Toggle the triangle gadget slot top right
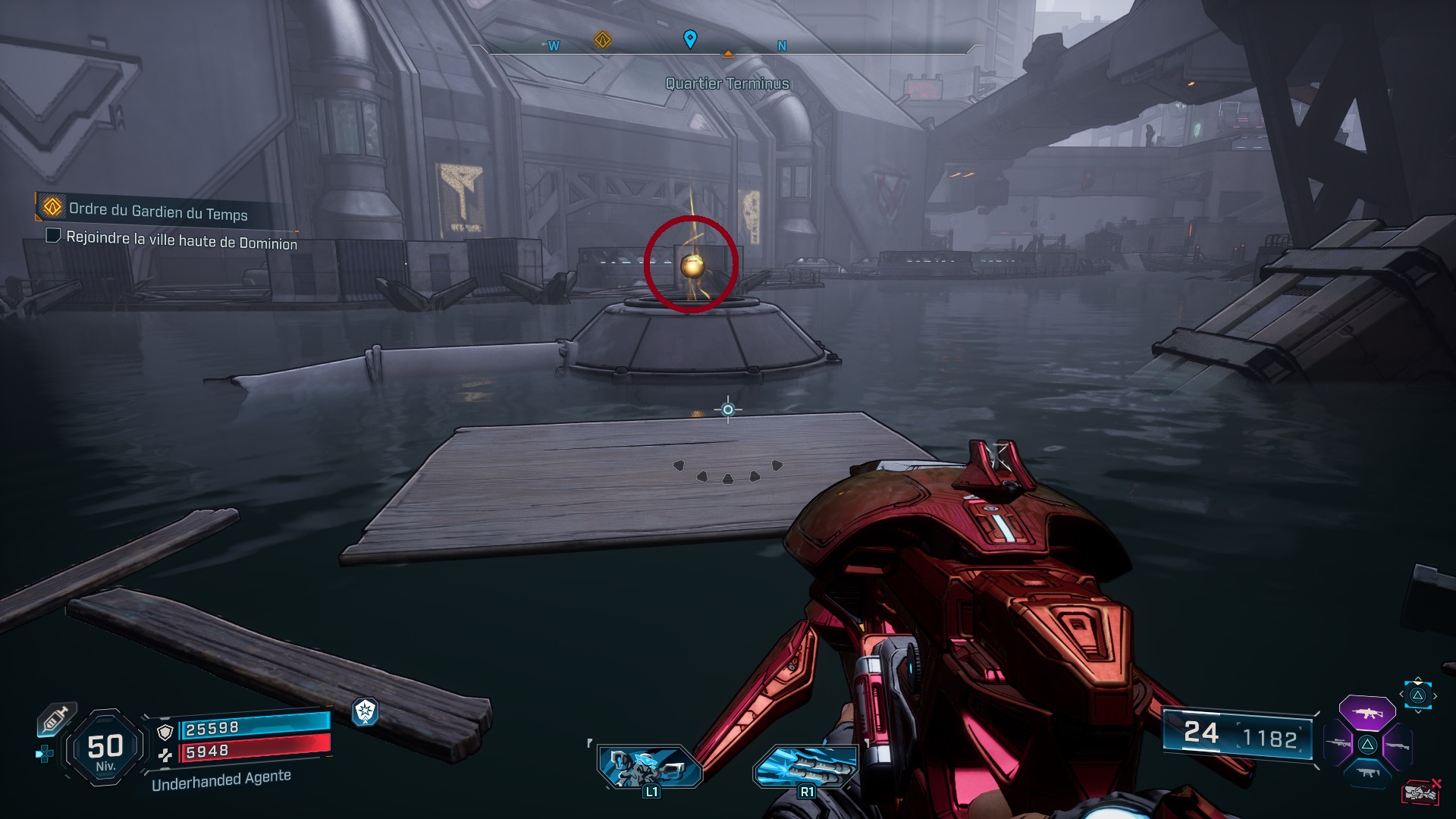This screenshot has width=1456, height=819. pos(1420,696)
